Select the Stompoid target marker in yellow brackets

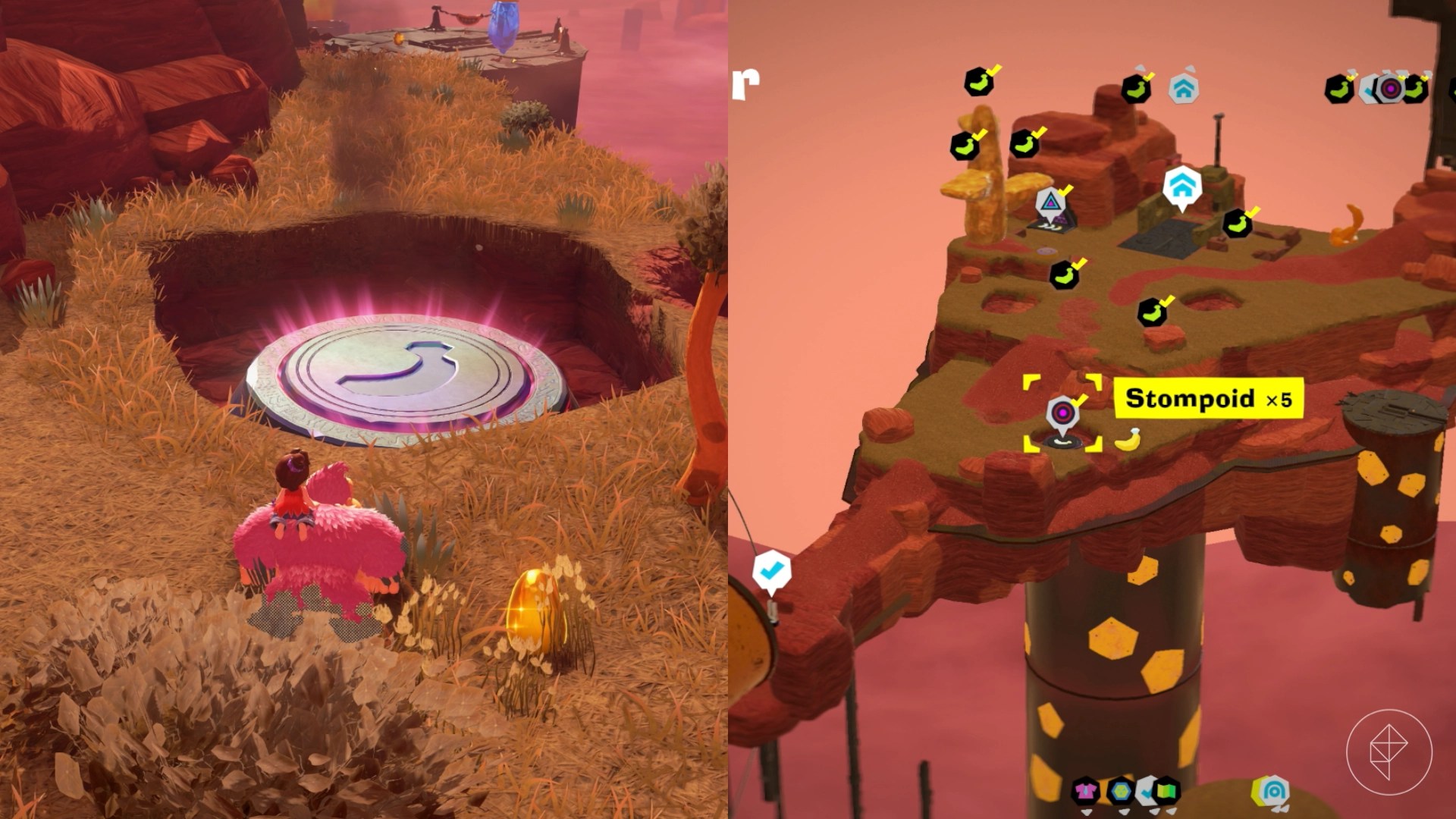tap(1062, 413)
